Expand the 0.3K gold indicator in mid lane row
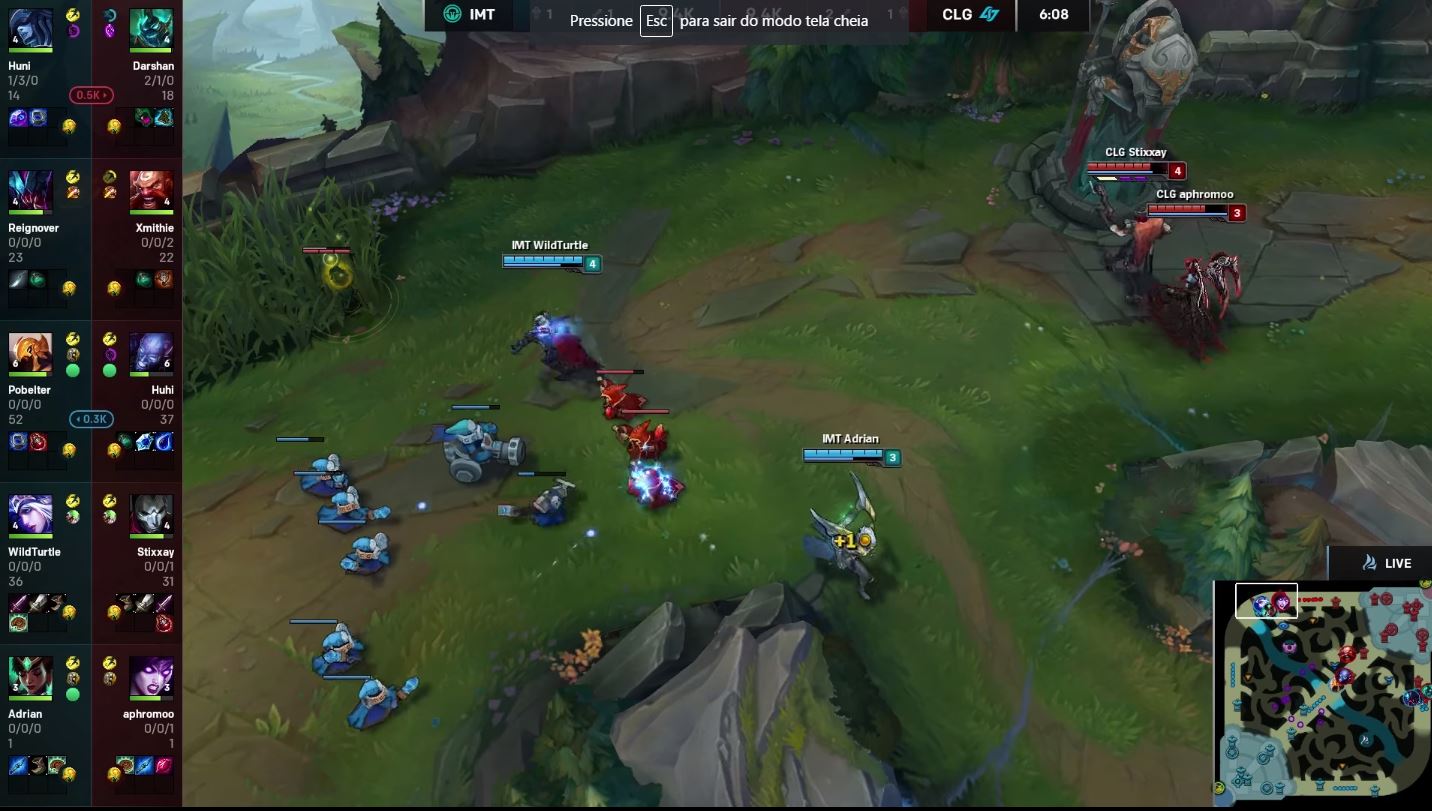 pyautogui.click(x=90, y=419)
